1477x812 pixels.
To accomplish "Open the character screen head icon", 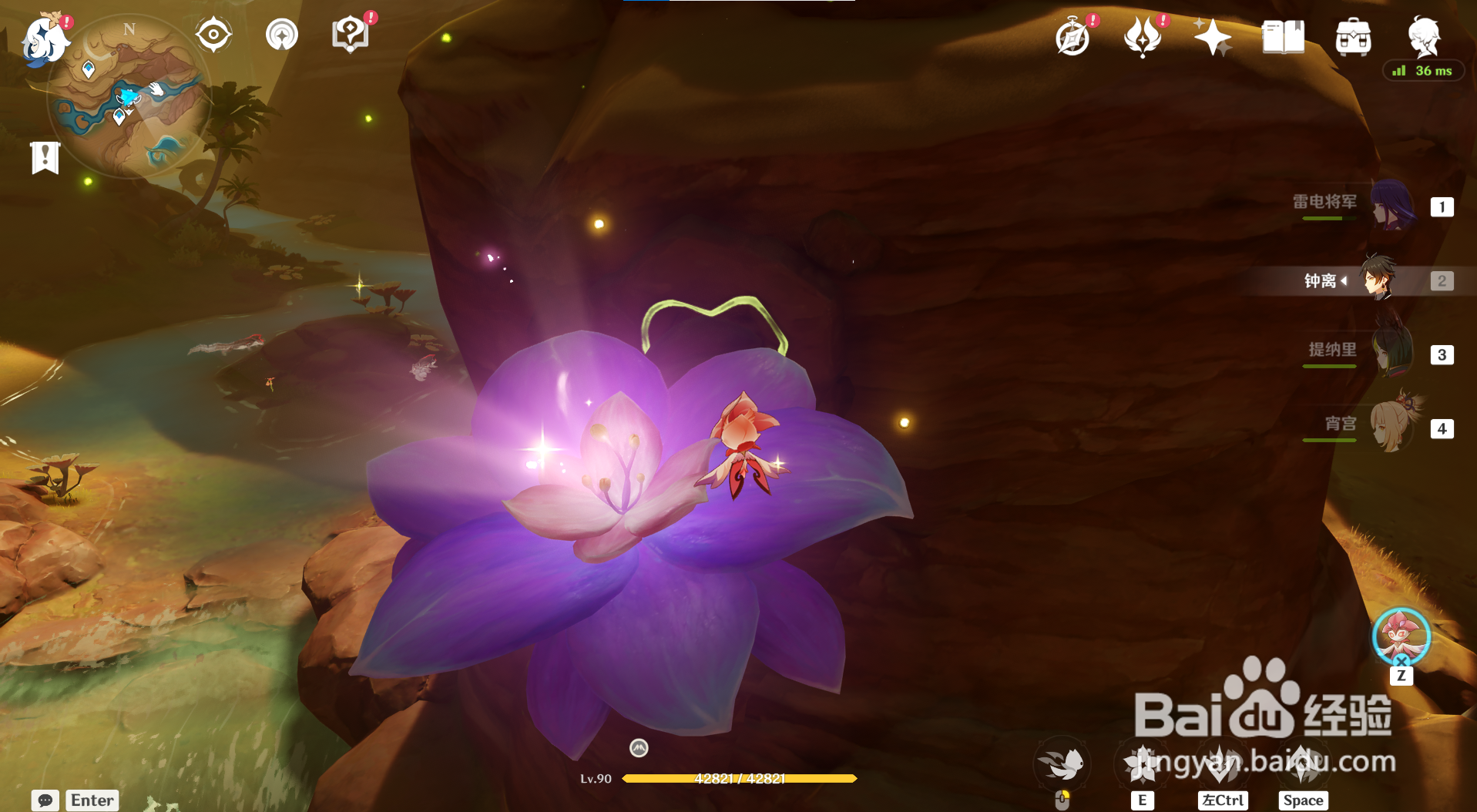I will (x=1423, y=35).
